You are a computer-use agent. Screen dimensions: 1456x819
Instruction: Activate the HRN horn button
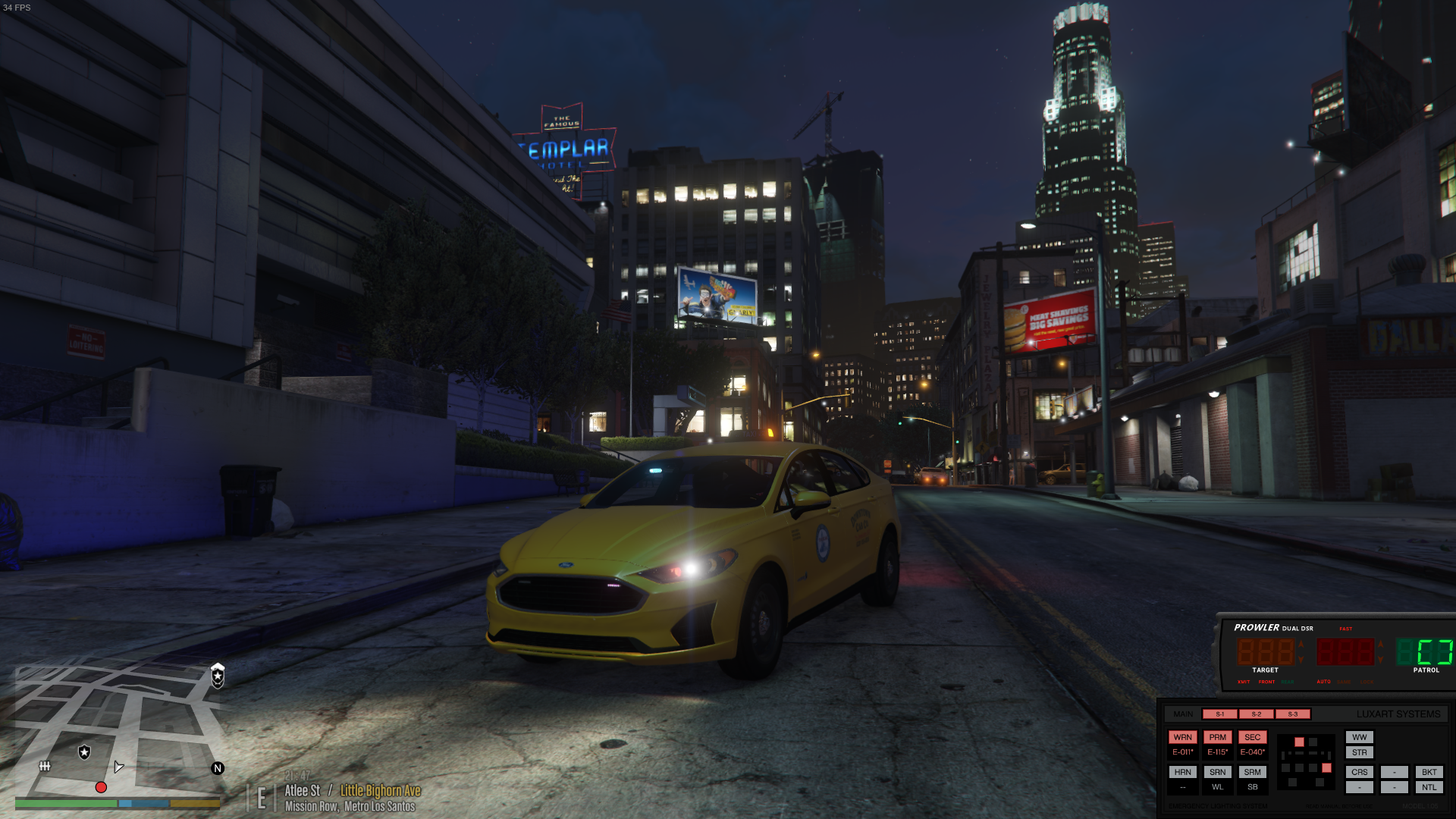pos(1182,772)
